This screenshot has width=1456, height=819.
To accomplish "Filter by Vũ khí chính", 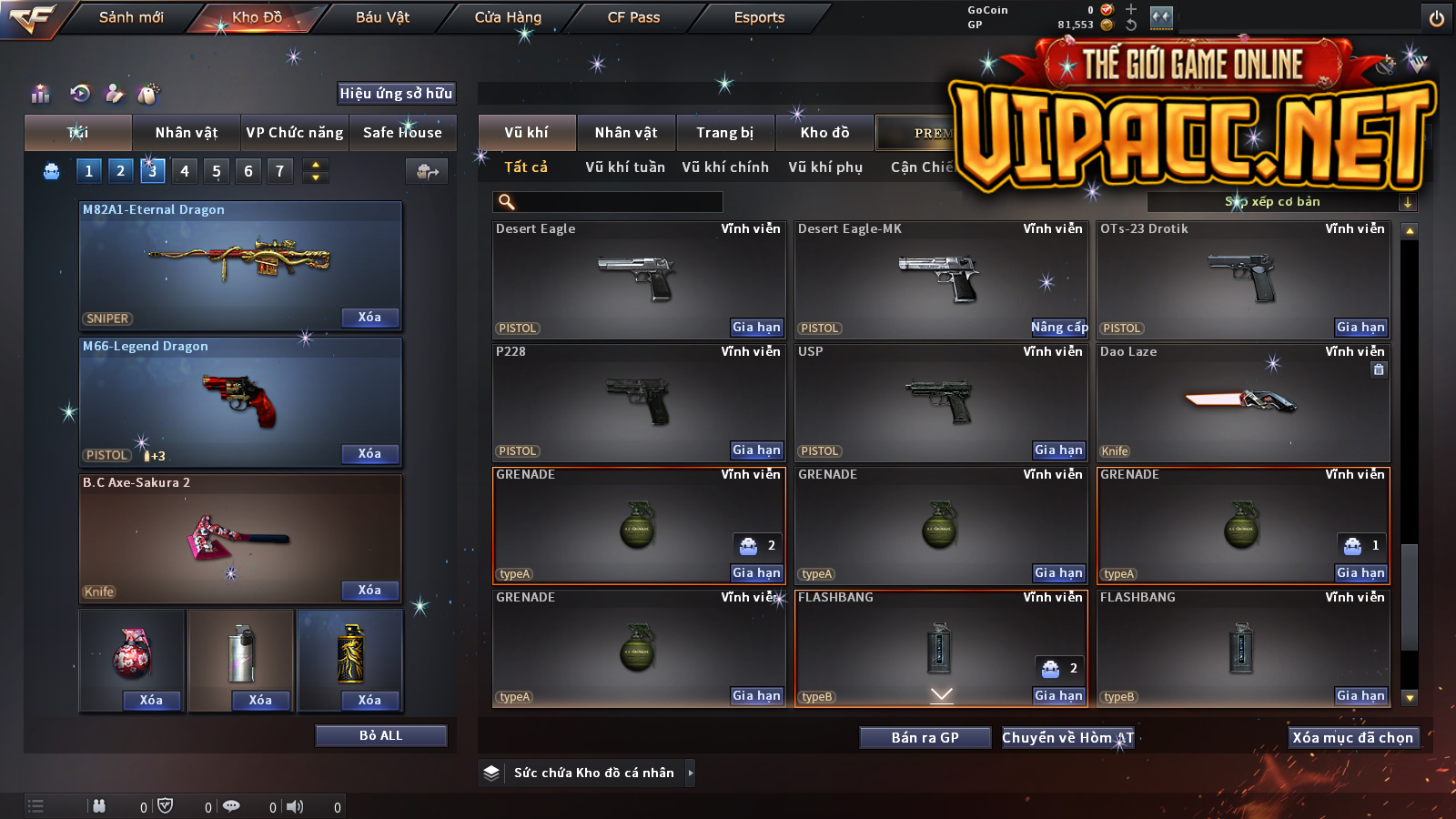I will 725,167.
